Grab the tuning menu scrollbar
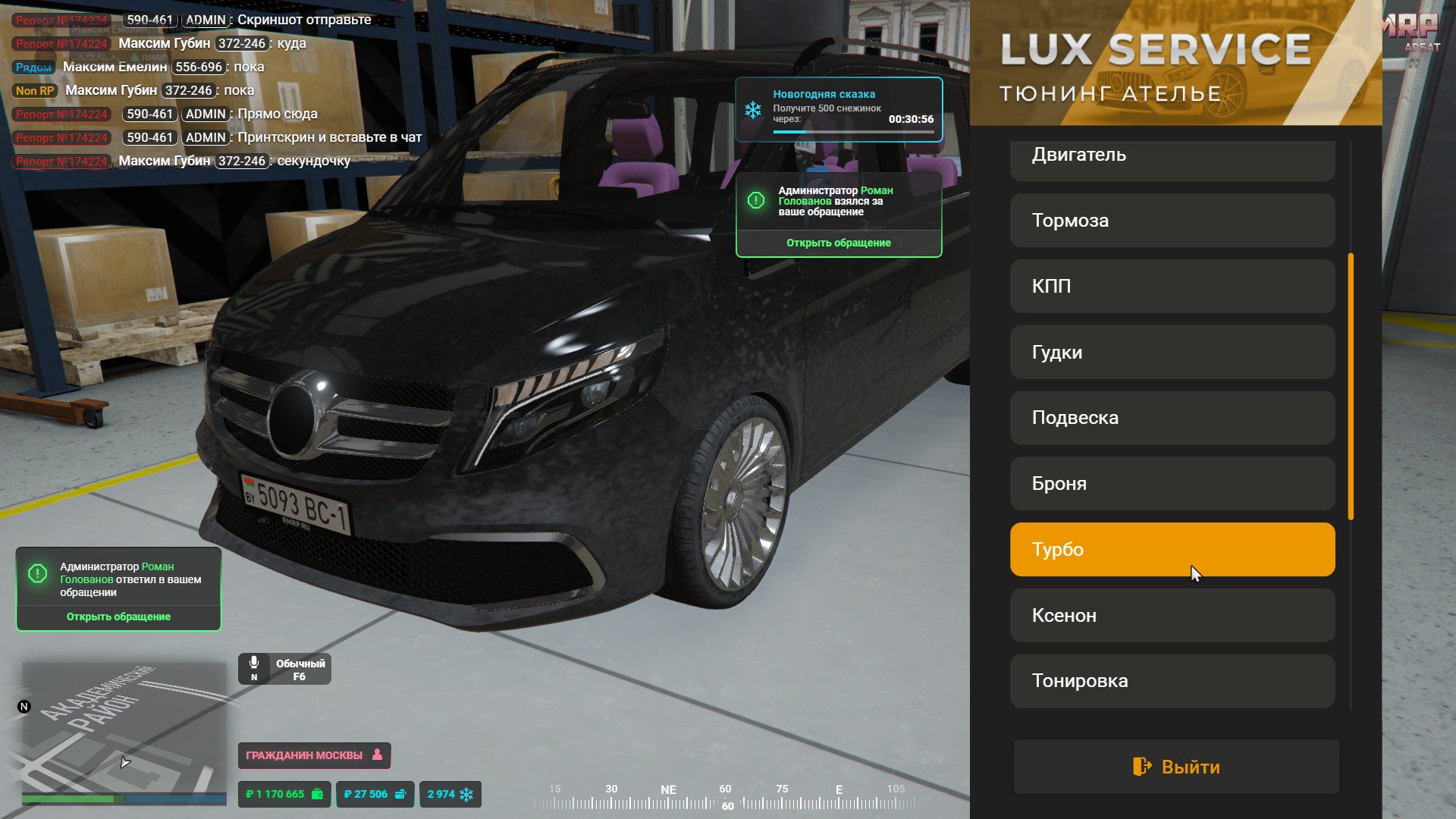The image size is (1456, 819). [x=1351, y=387]
